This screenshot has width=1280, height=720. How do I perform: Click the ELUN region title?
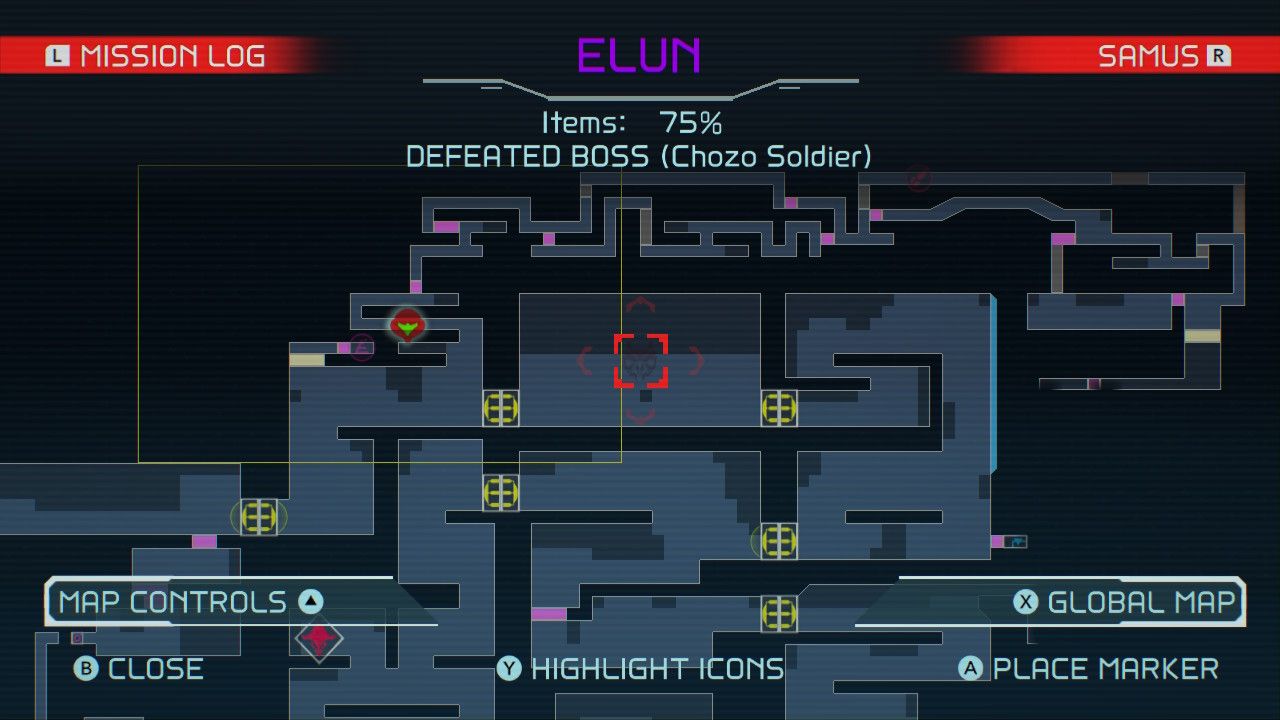point(640,57)
